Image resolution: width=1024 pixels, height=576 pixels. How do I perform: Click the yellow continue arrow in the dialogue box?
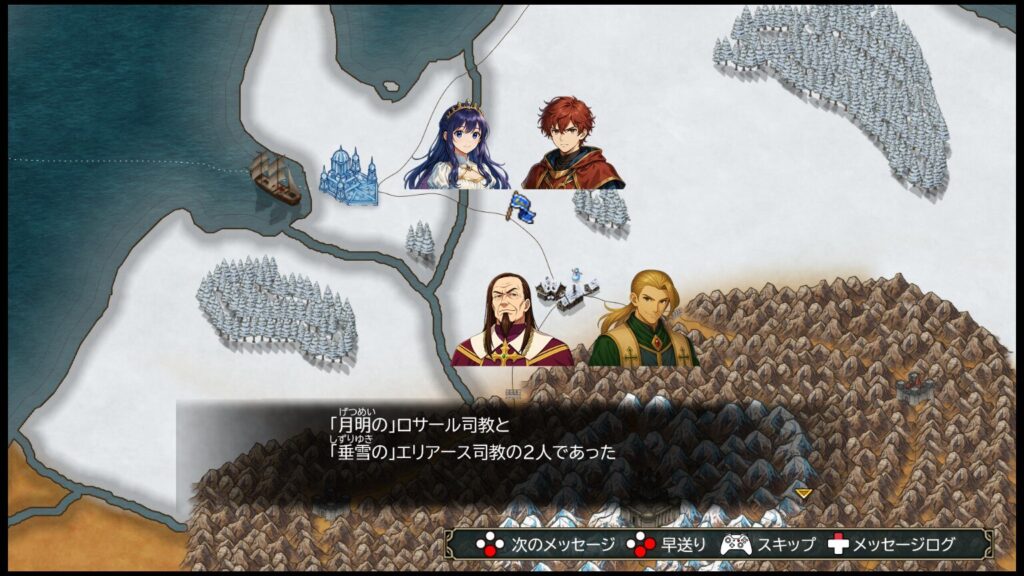[x=803, y=493]
